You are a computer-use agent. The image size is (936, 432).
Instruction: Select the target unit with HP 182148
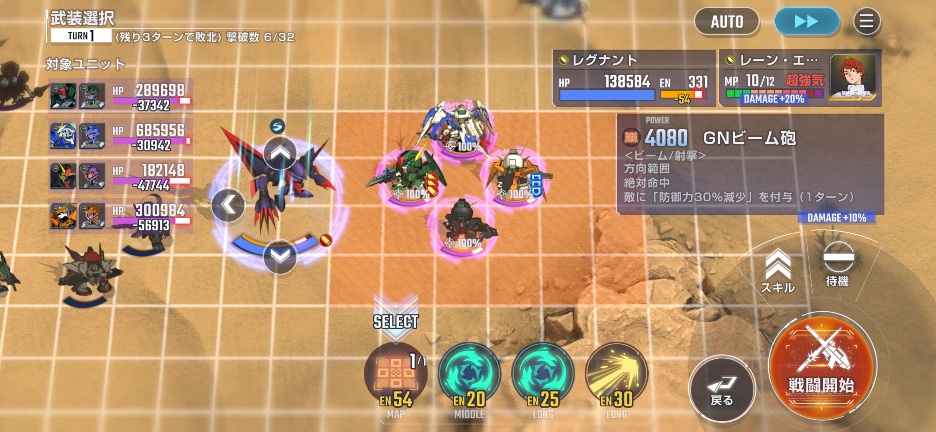click(x=120, y=176)
